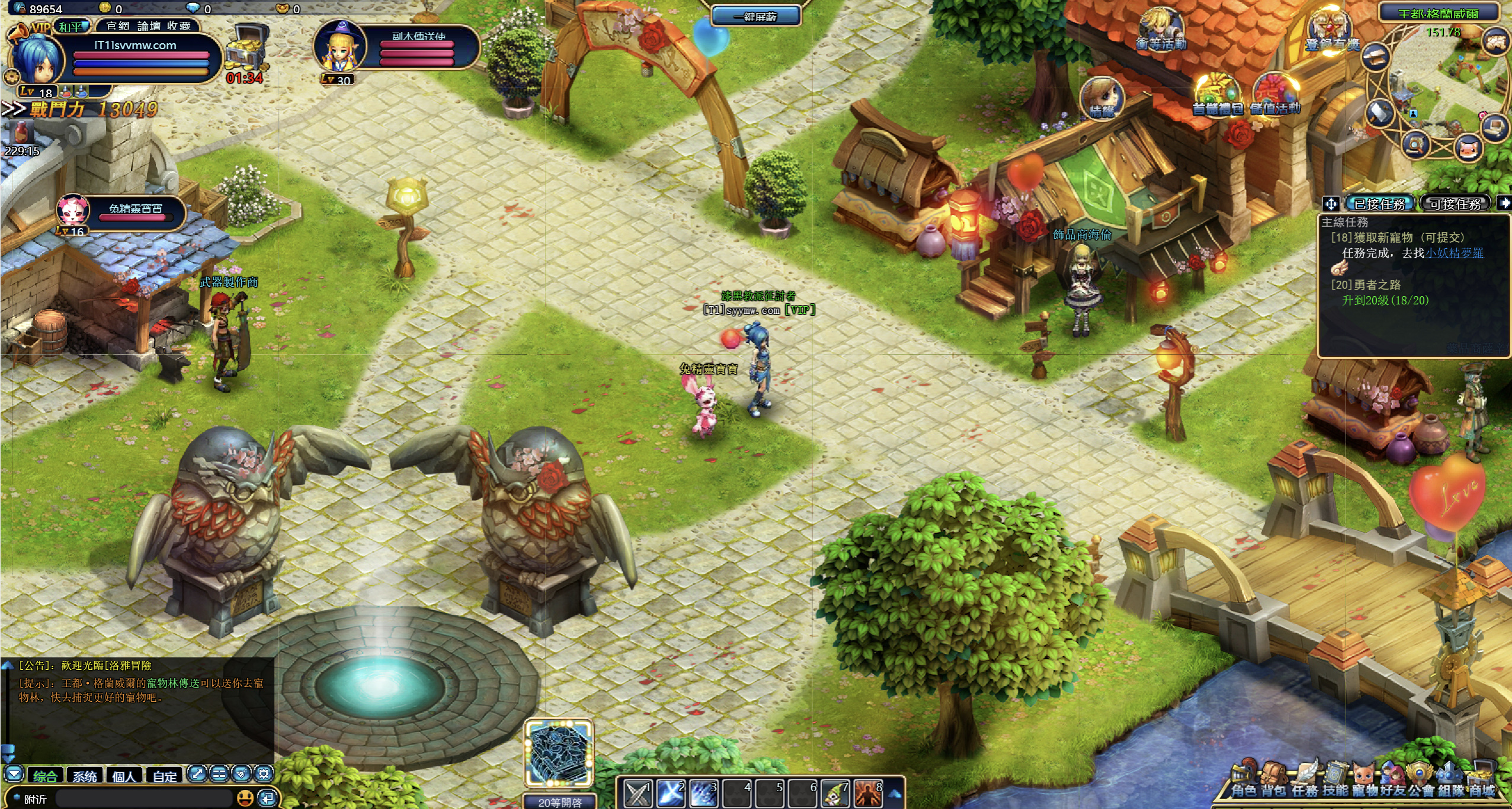Viewport: 1512px width, 809px height.
Task: Switch to the 可接任務 available quests tab
Action: (1456, 204)
